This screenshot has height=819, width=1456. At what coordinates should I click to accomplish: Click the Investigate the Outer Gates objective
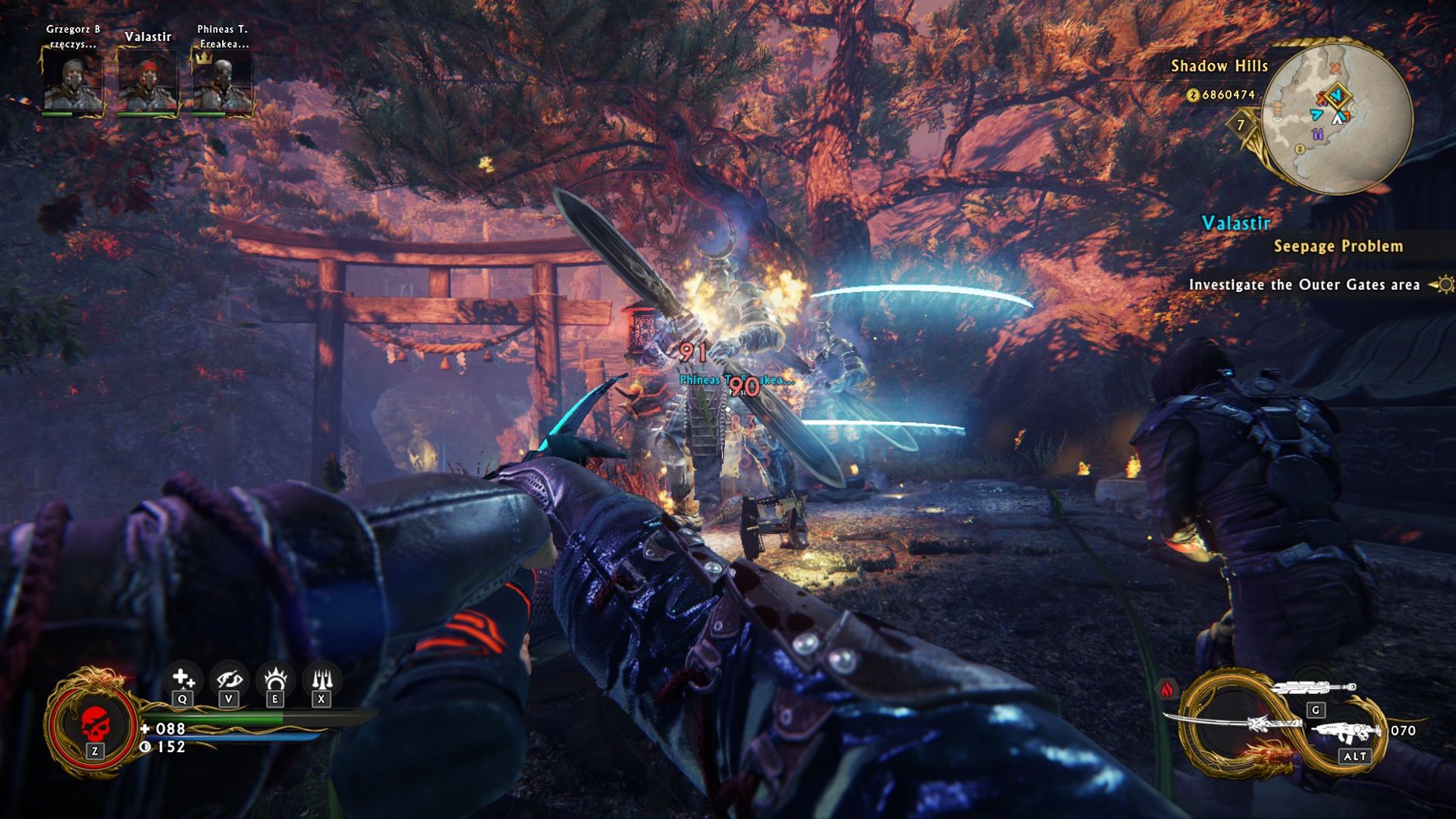[1304, 285]
